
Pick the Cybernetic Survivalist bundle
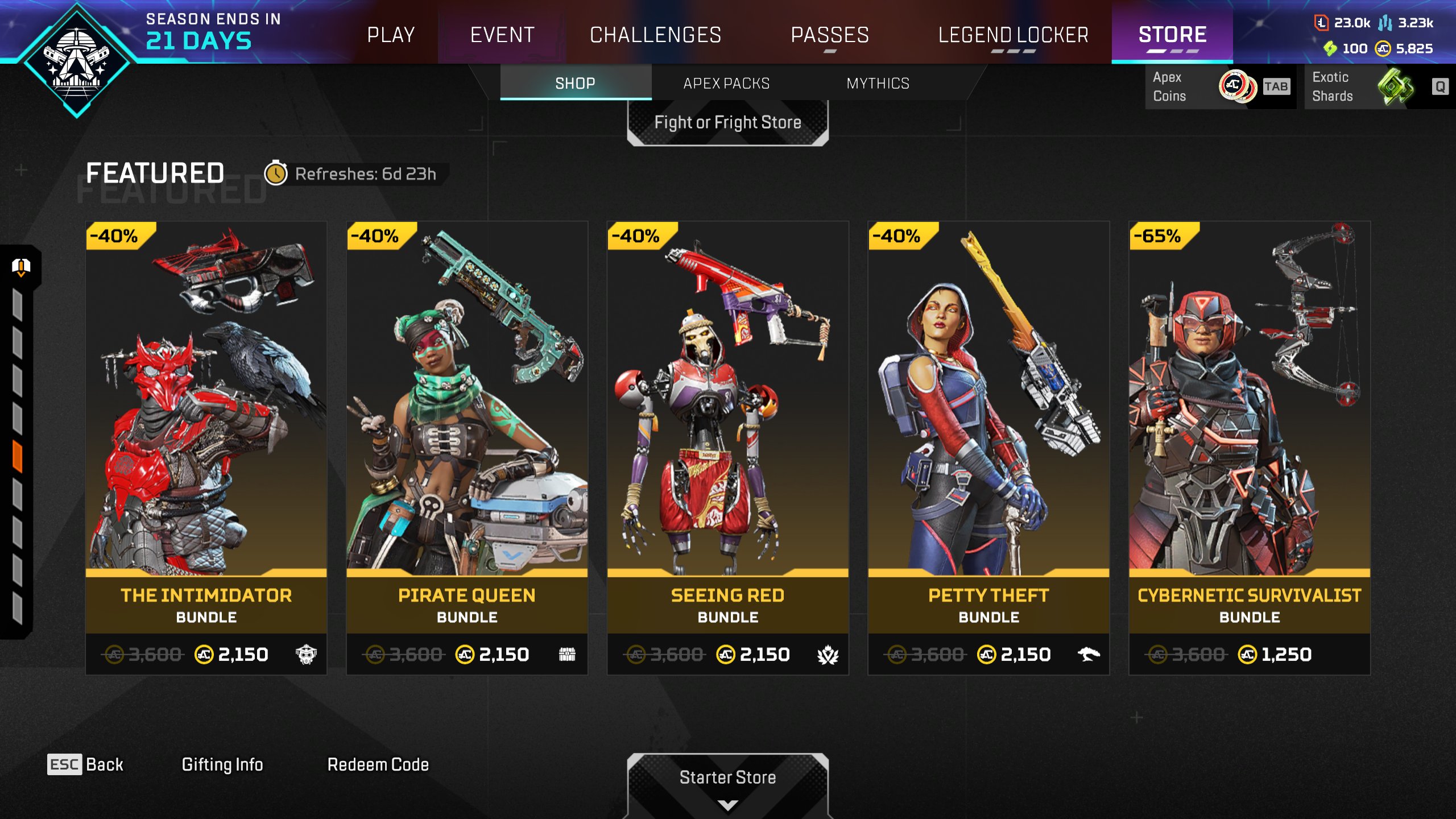pos(1250,448)
